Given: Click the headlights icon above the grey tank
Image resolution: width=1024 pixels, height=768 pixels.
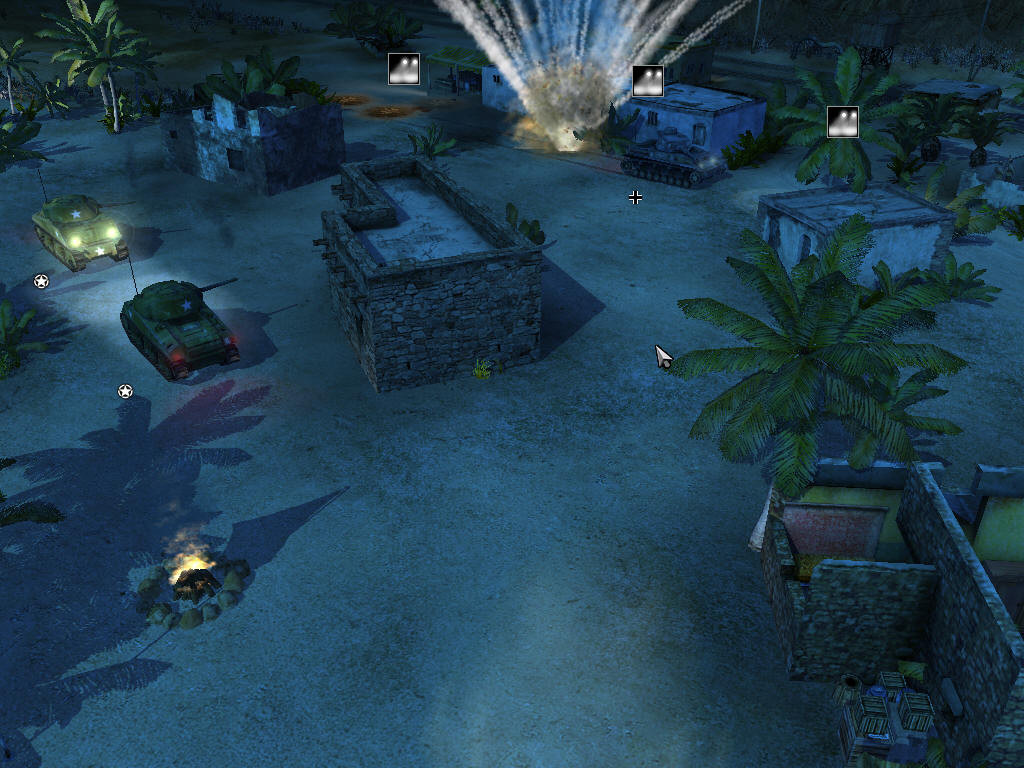Looking at the screenshot, I should [648, 81].
